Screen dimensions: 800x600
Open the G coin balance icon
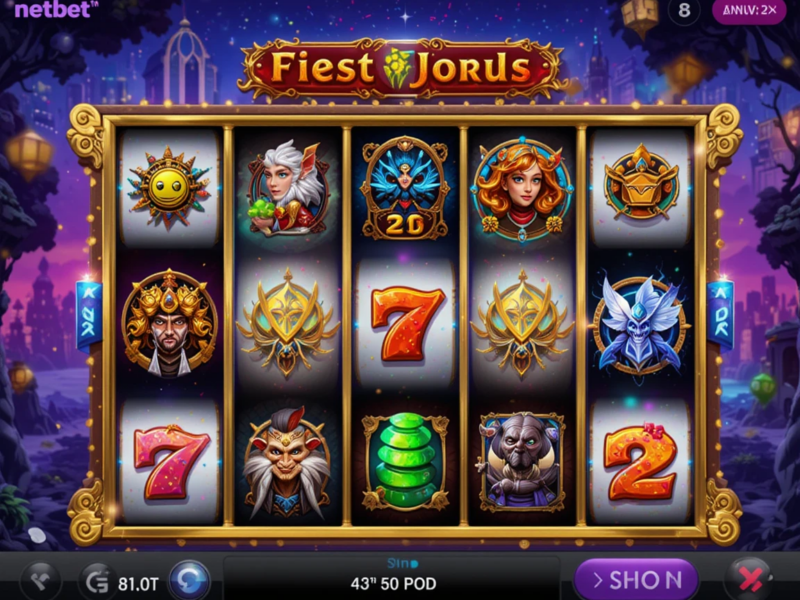pyautogui.click(x=97, y=580)
